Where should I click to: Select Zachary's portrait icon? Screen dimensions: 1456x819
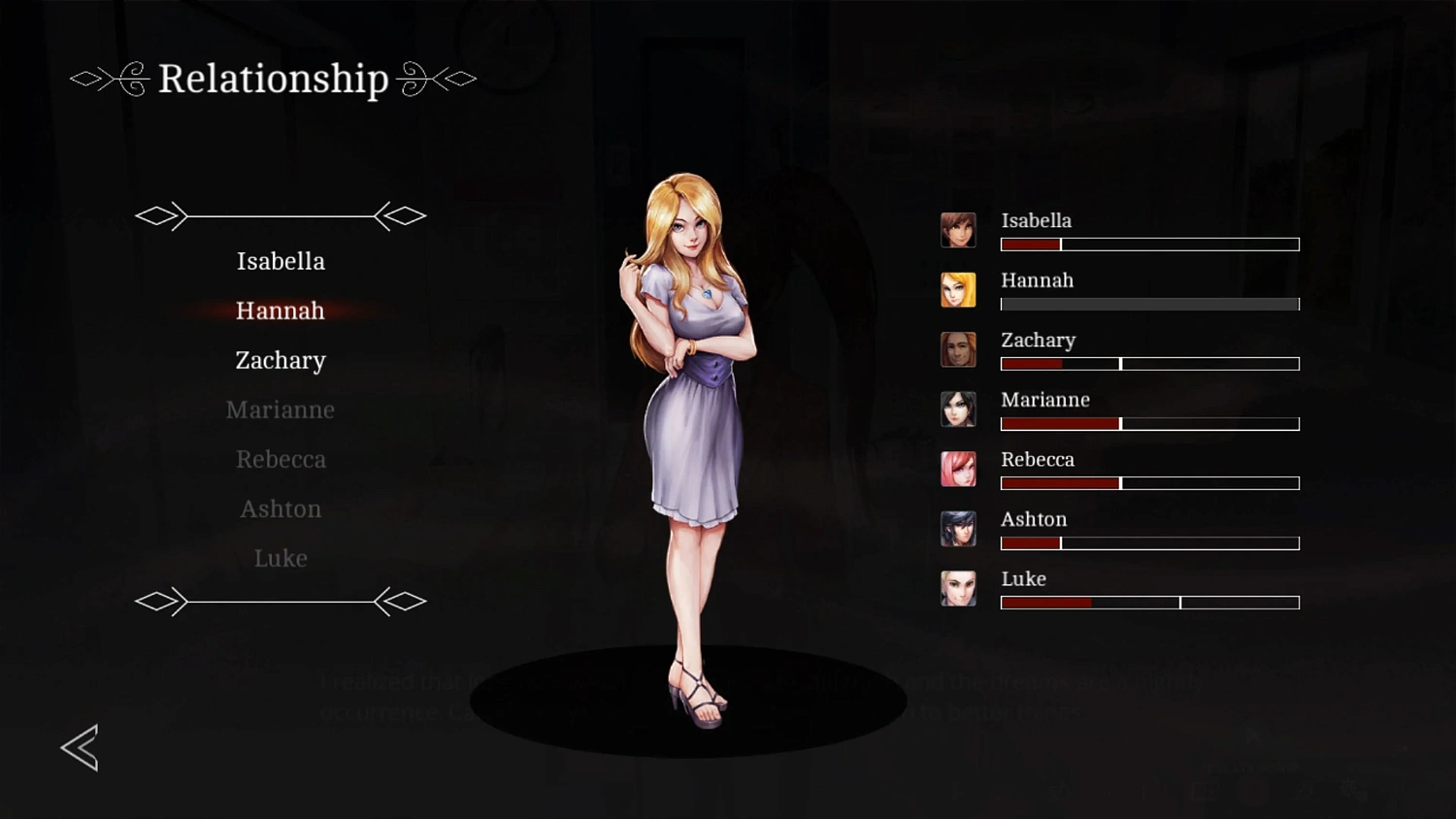[x=958, y=349]
